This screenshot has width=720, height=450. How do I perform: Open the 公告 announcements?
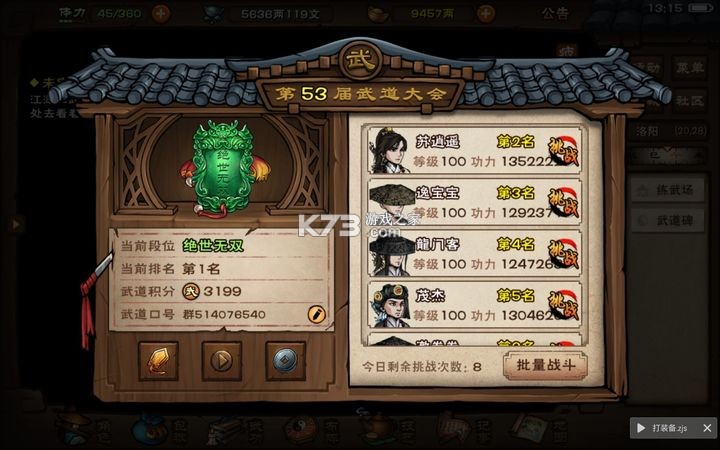pos(555,14)
